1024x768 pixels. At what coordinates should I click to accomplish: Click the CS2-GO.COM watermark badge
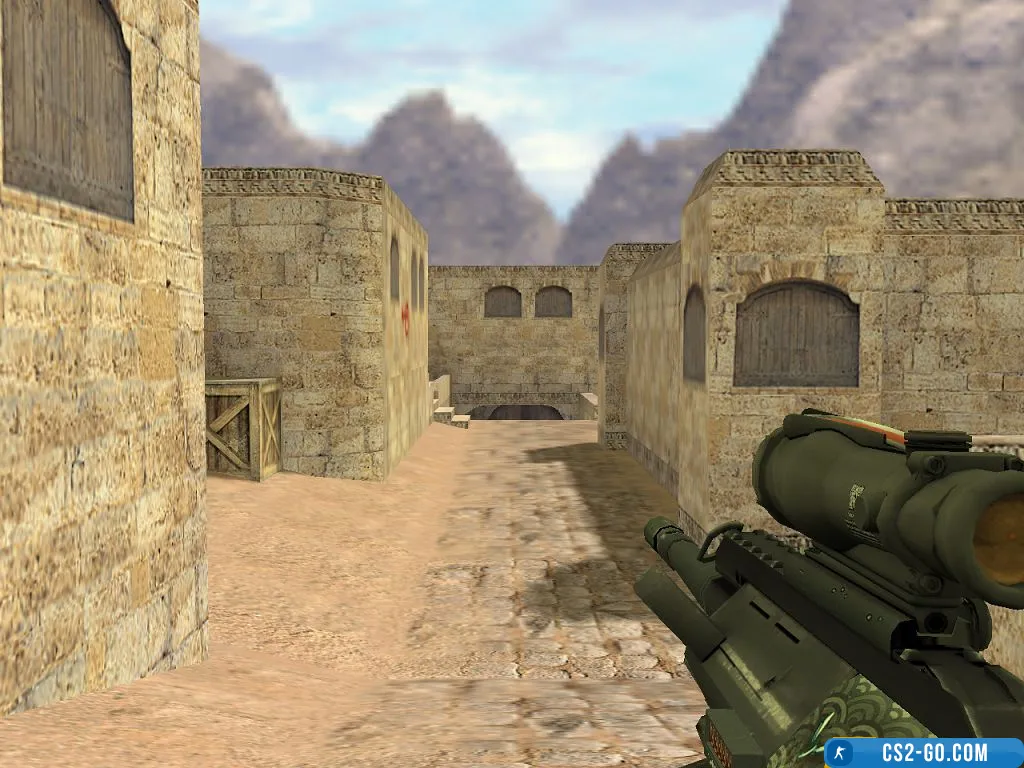[x=923, y=753]
